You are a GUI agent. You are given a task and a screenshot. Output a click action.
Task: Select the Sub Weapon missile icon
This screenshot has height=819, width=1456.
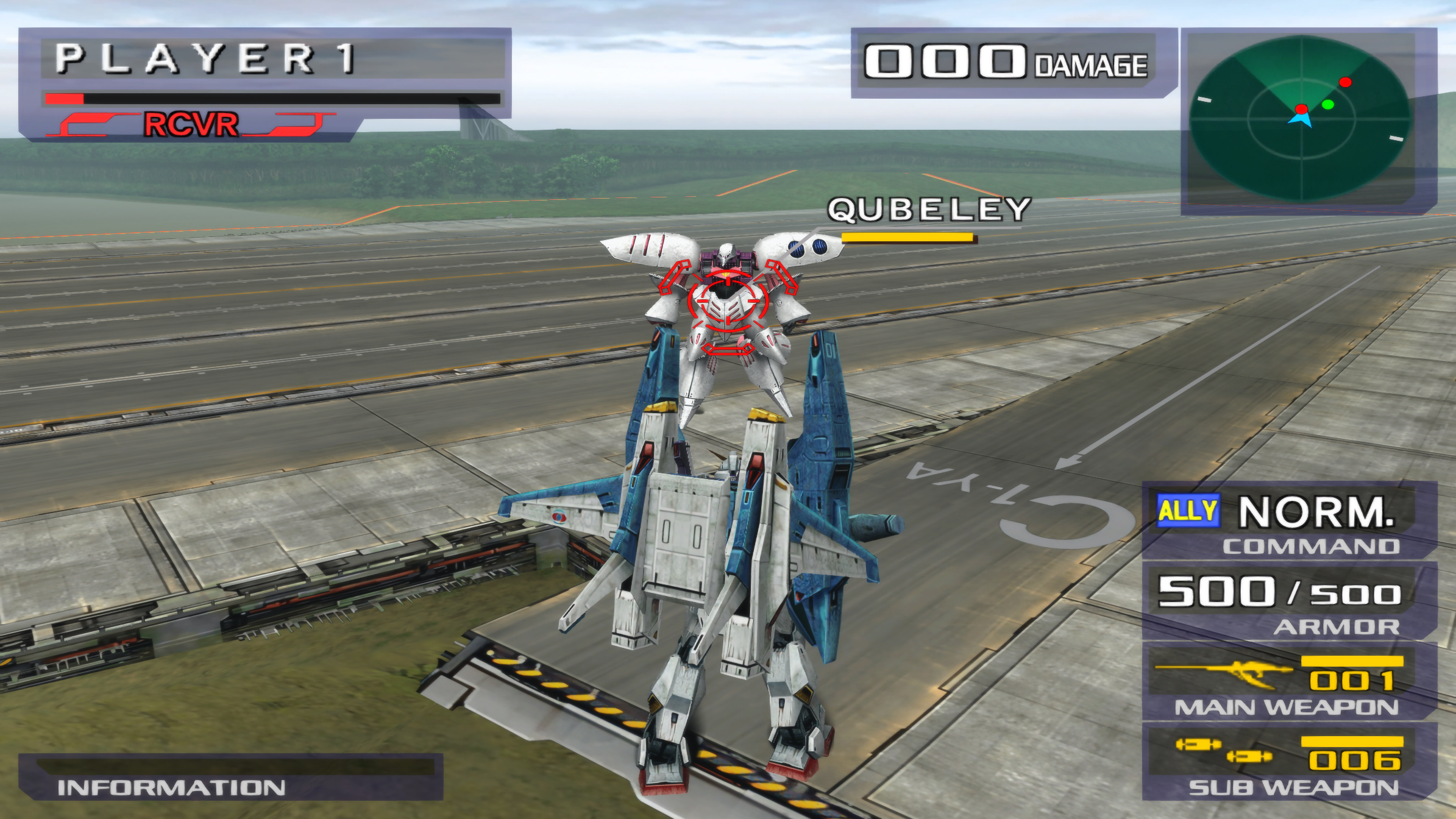pyautogui.click(x=1224, y=751)
